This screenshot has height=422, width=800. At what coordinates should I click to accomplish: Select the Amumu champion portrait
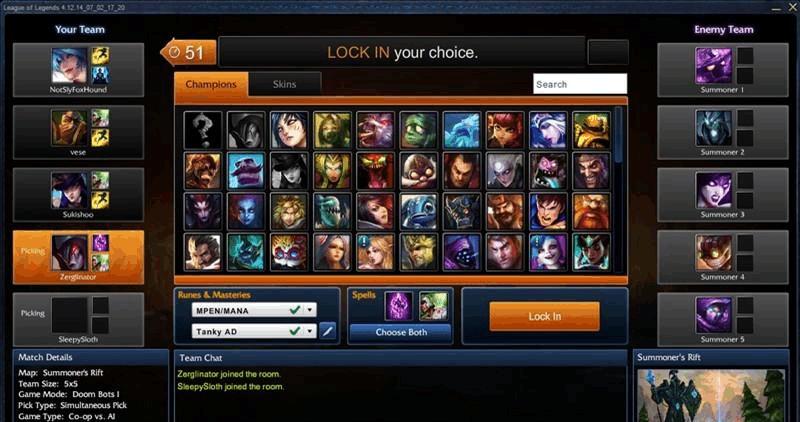[418, 129]
